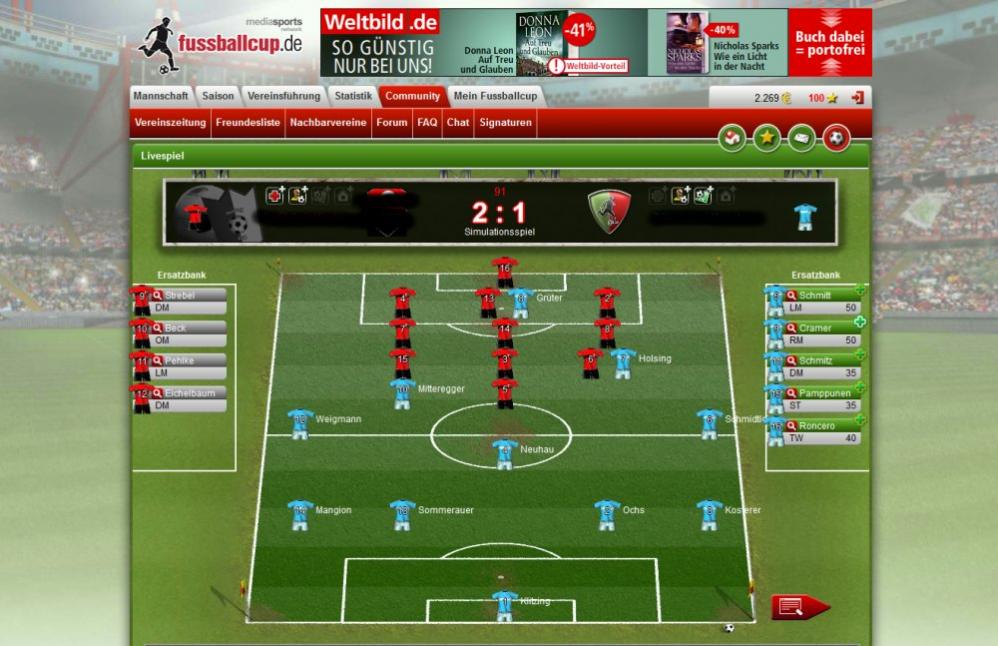Go to Mein Fussballcup tab
The image size is (998, 646).
click(x=495, y=96)
